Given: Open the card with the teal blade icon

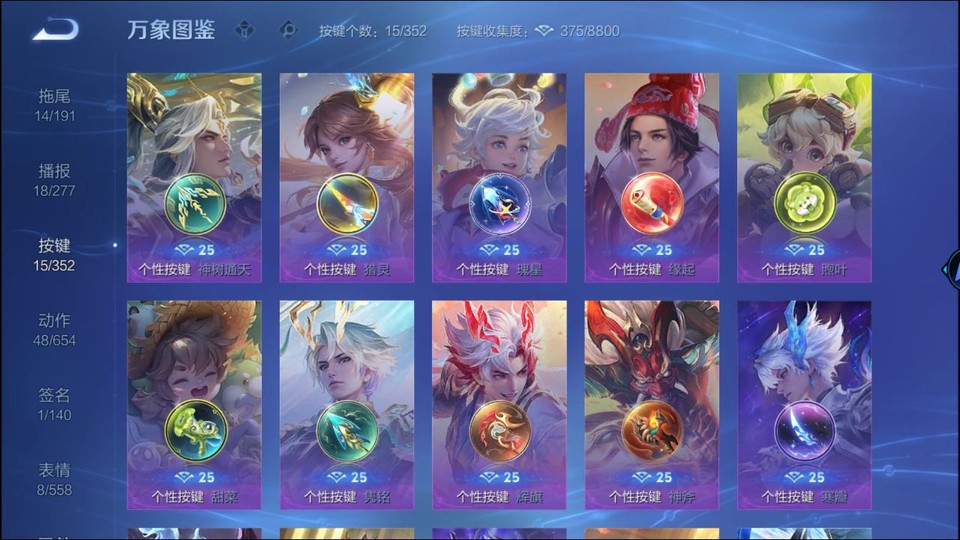Looking at the screenshot, I should (347, 405).
